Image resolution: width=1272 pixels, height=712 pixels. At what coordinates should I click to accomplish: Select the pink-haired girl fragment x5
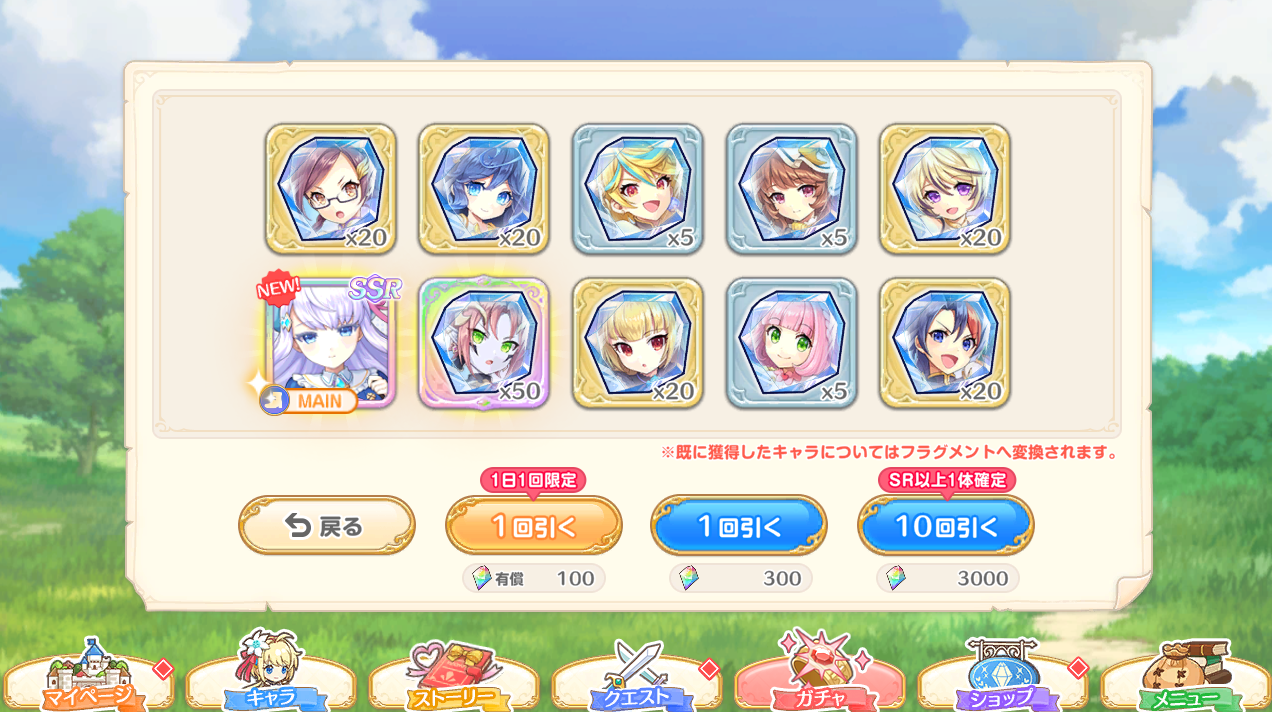point(791,343)
